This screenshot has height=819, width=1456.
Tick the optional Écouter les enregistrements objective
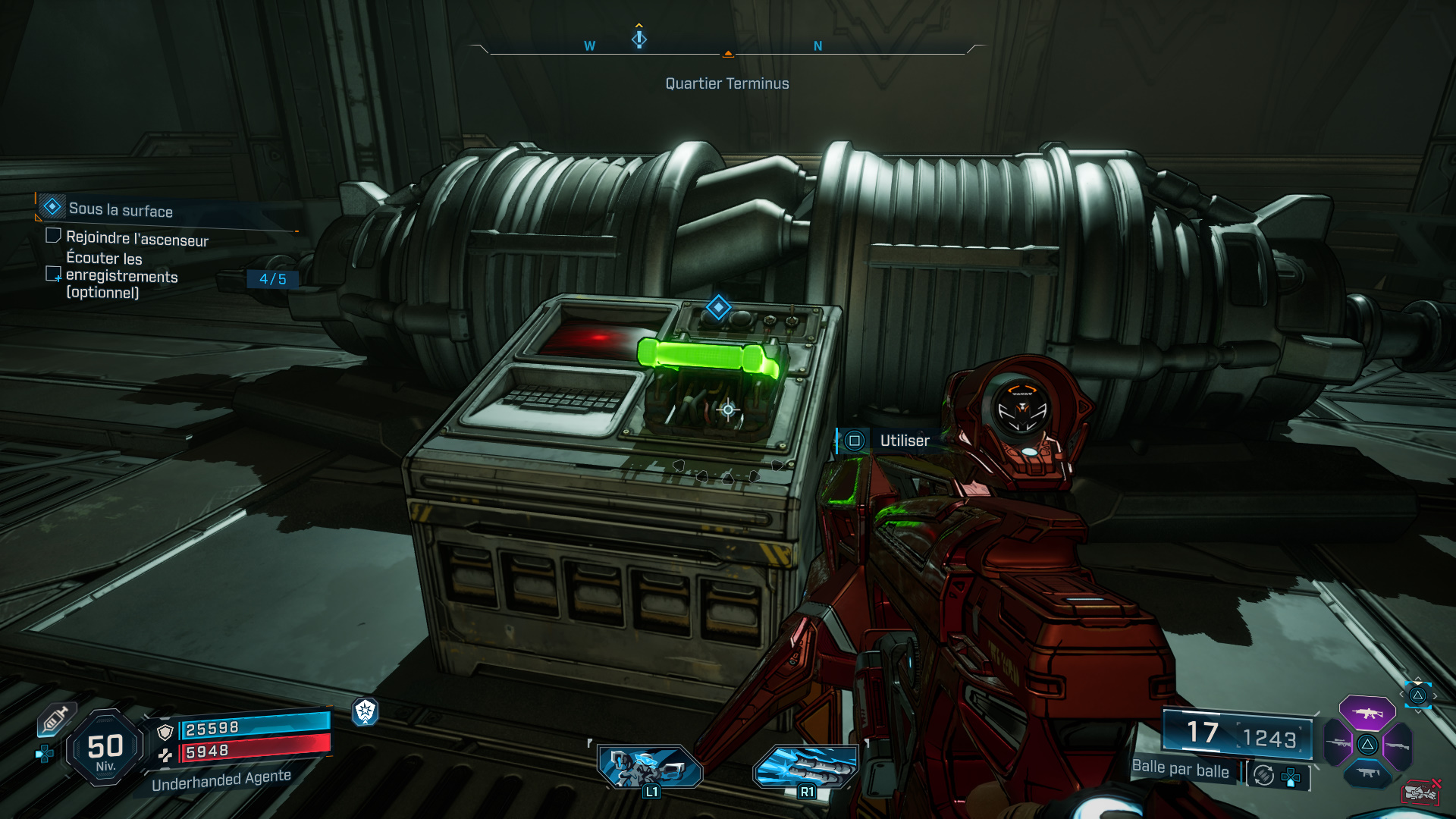(53, 274)
